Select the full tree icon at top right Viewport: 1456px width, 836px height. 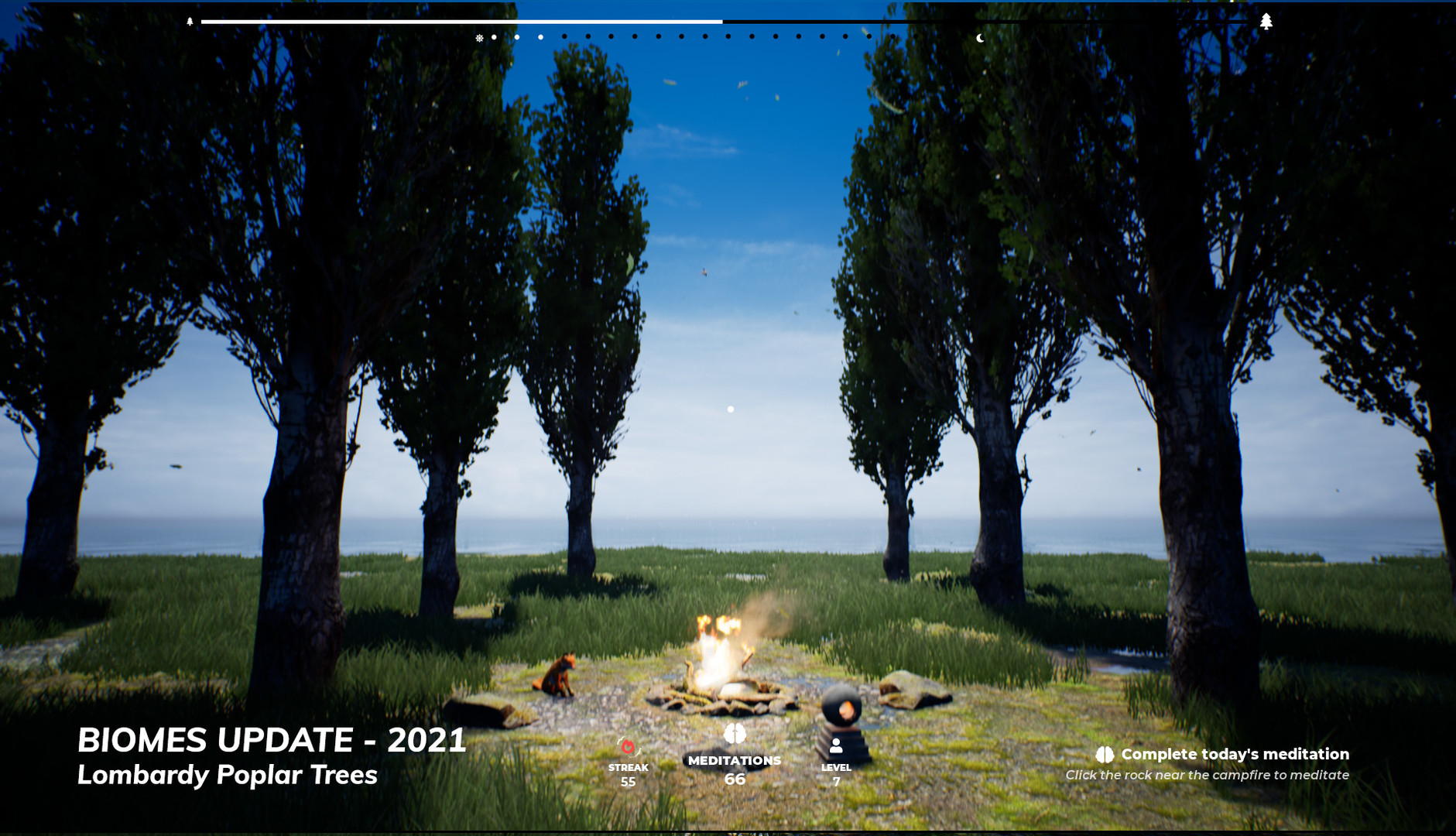[1267, 19]
